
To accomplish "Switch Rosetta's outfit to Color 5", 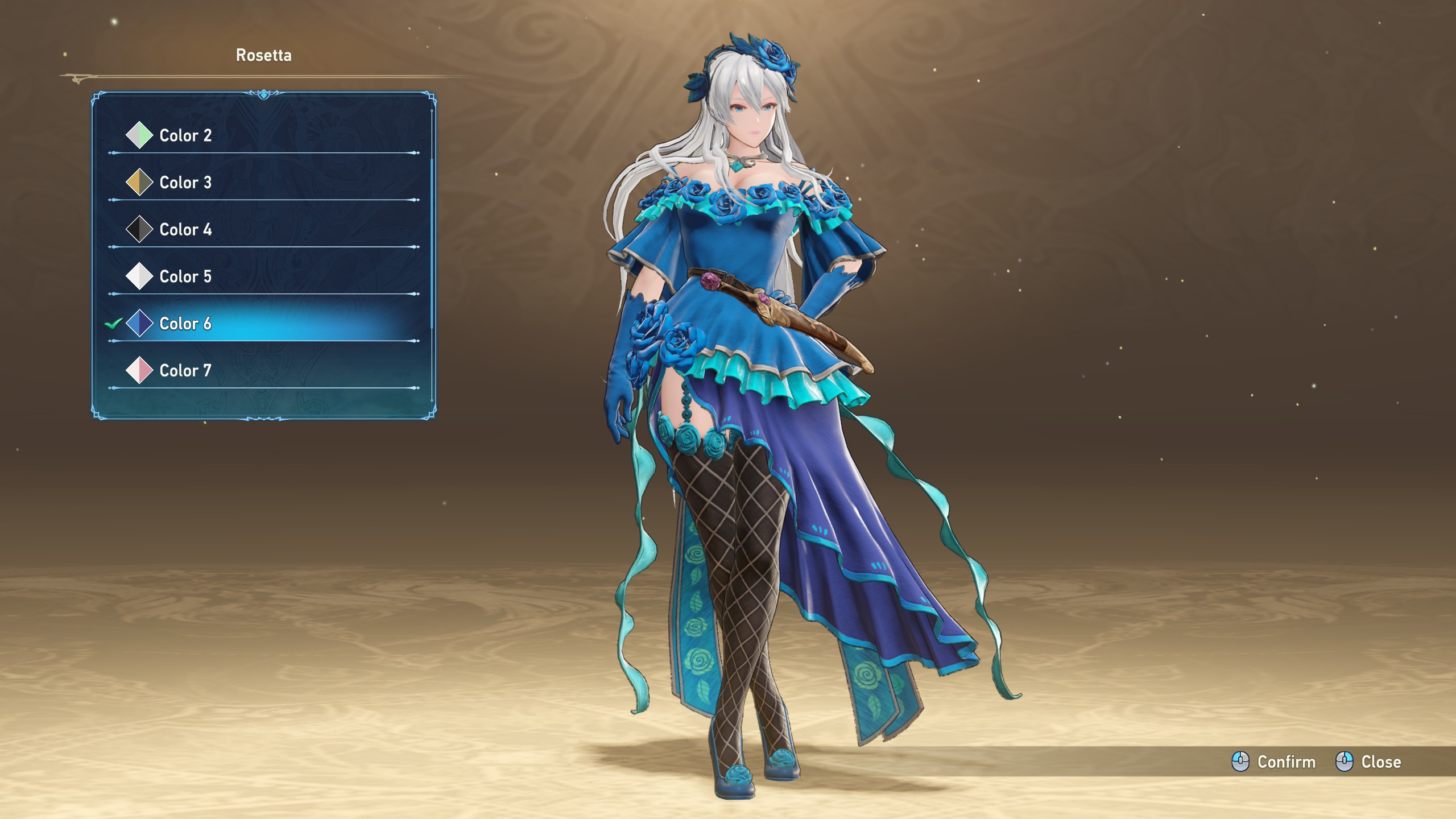I will (x=185, y=276).
